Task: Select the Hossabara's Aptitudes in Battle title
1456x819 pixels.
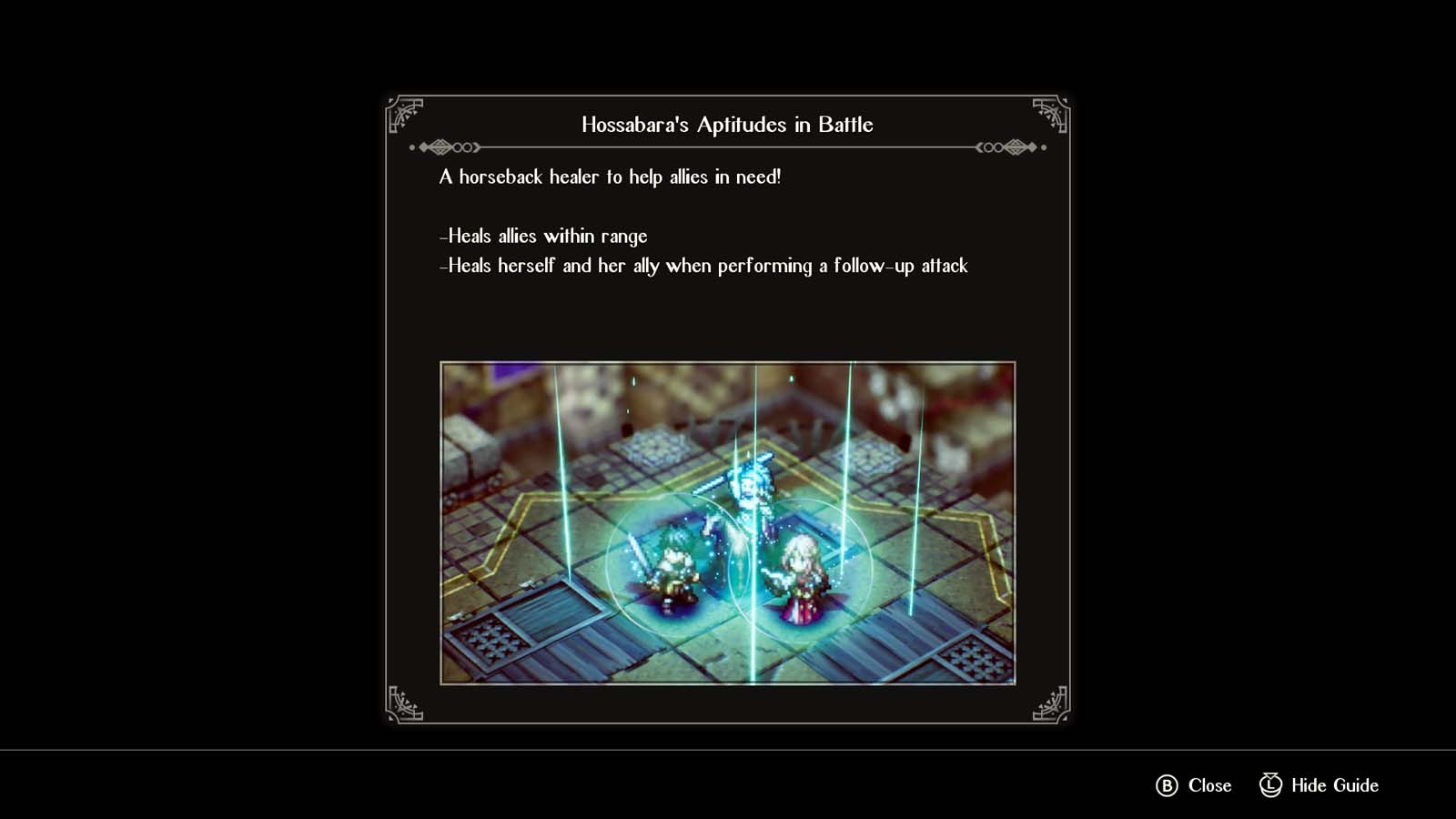Action: point(726,125)
